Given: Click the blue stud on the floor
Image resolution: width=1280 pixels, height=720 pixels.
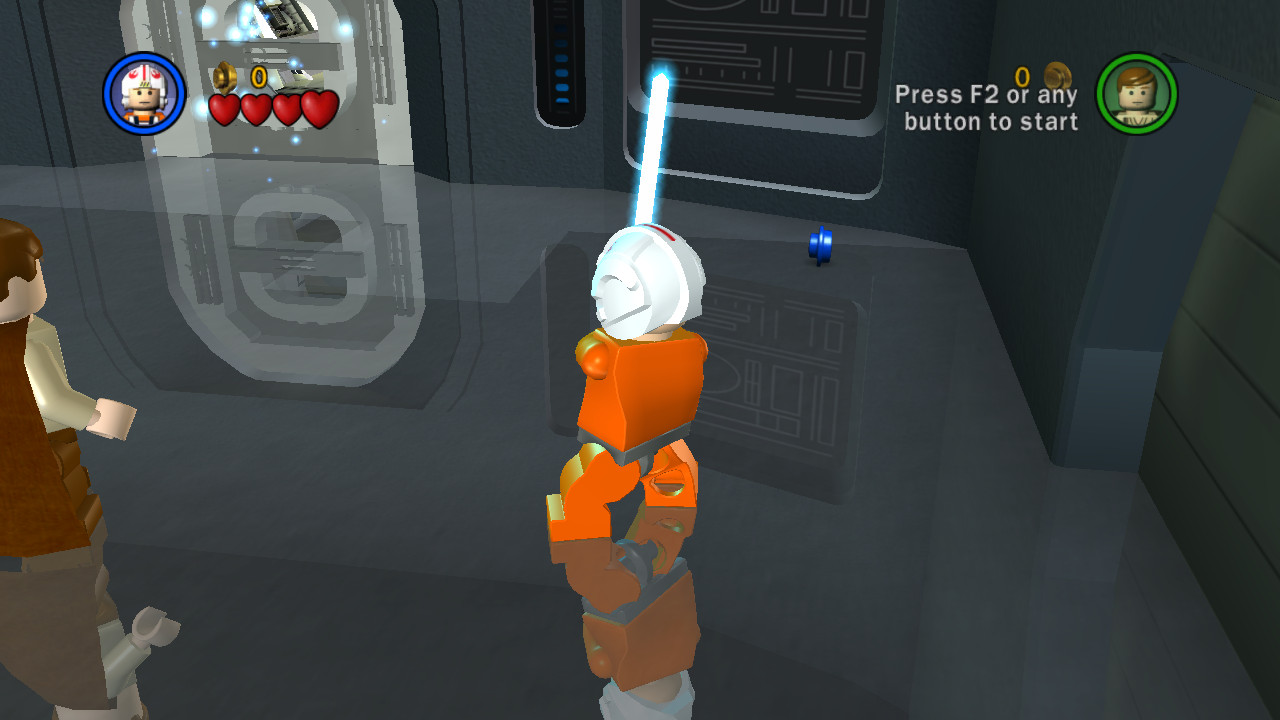Looking at the screenshot, I should coord(820,246).
